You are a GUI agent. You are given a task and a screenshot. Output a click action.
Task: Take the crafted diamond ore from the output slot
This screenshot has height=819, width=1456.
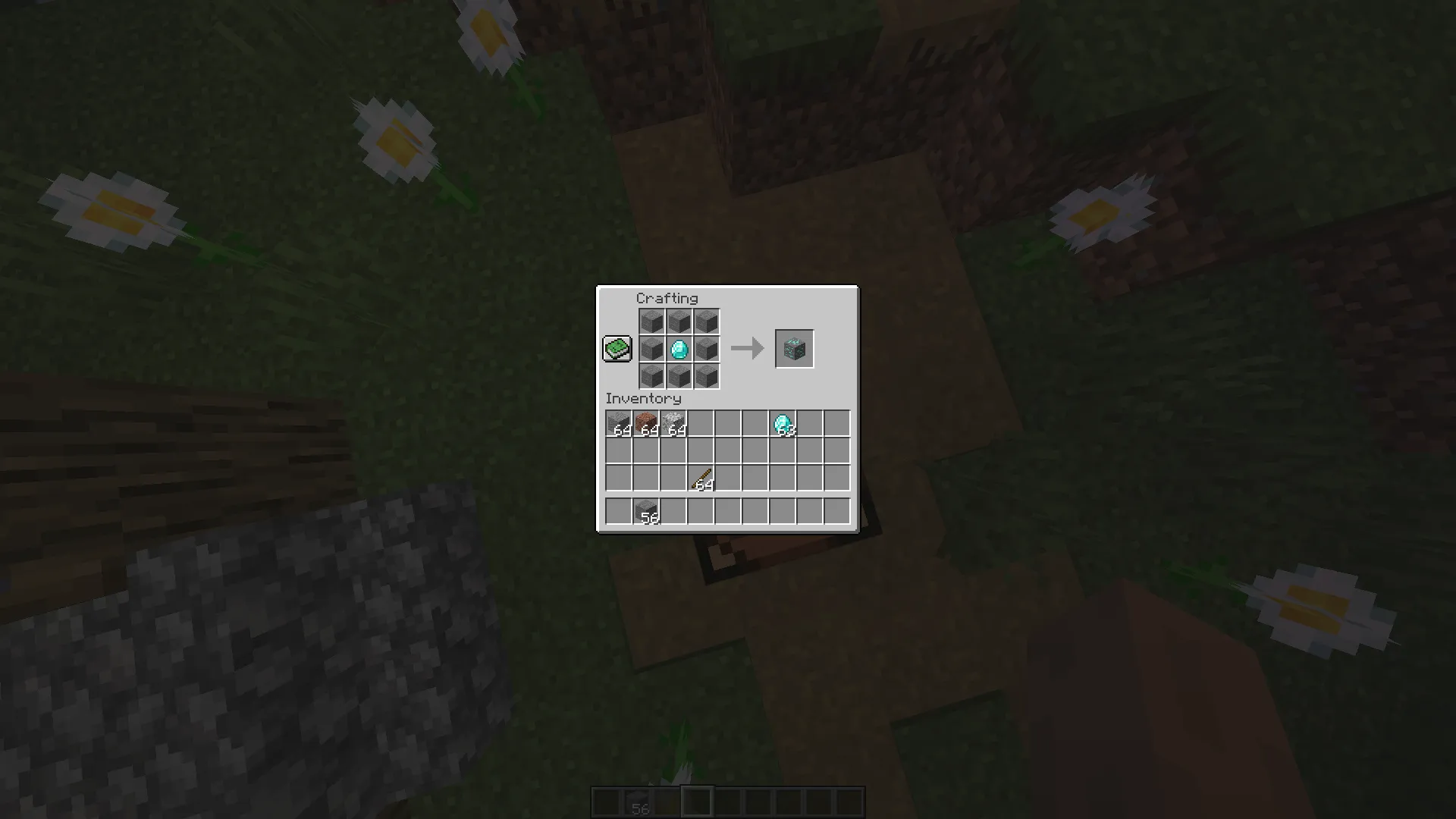pos(794,349)
